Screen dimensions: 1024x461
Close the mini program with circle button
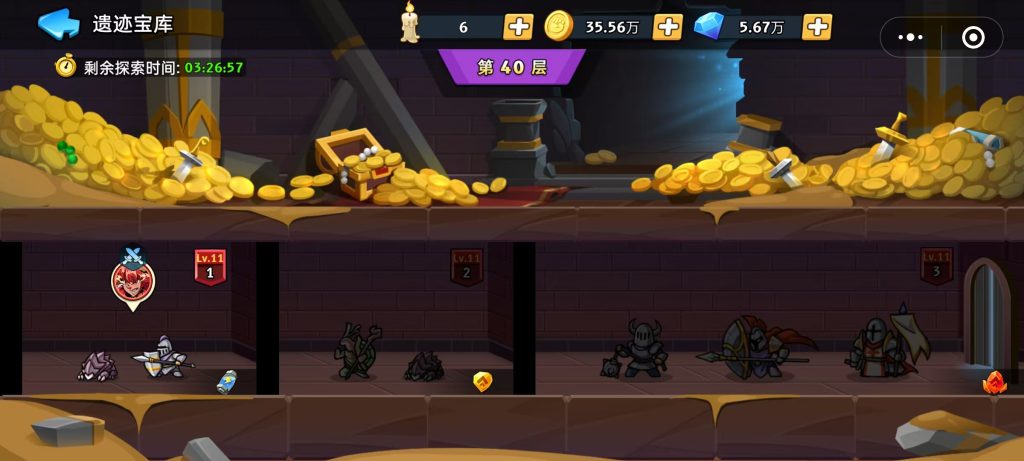coord(972,37)
